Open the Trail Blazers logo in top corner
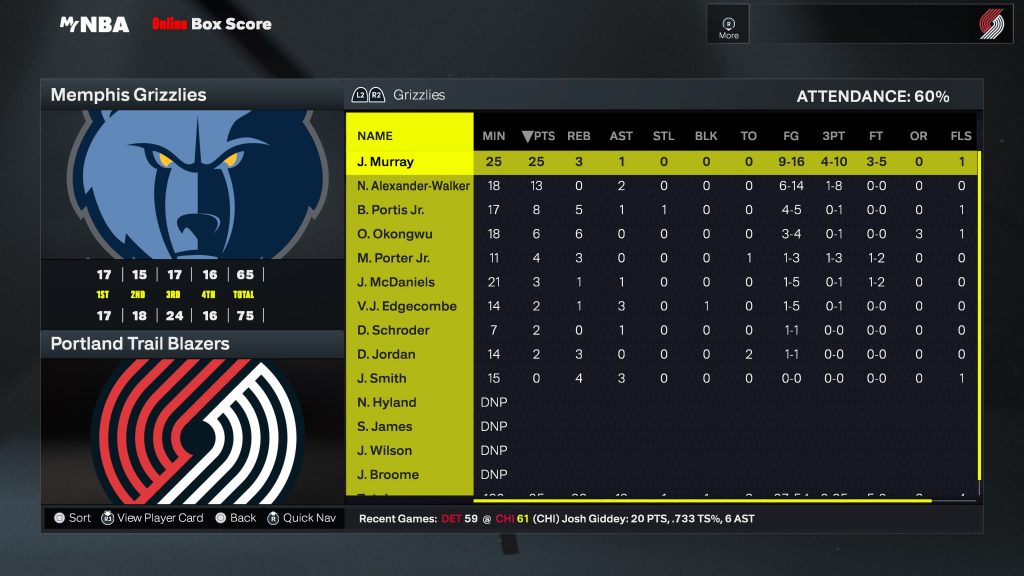The height and width of the screenshot is (576, 1024). coord(991,25)
